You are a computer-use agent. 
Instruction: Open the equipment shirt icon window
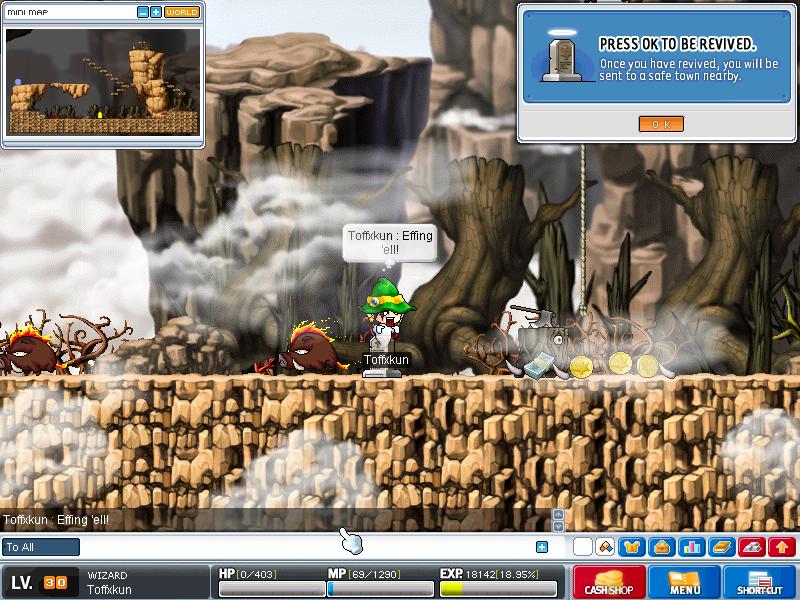tap(632, 547)
